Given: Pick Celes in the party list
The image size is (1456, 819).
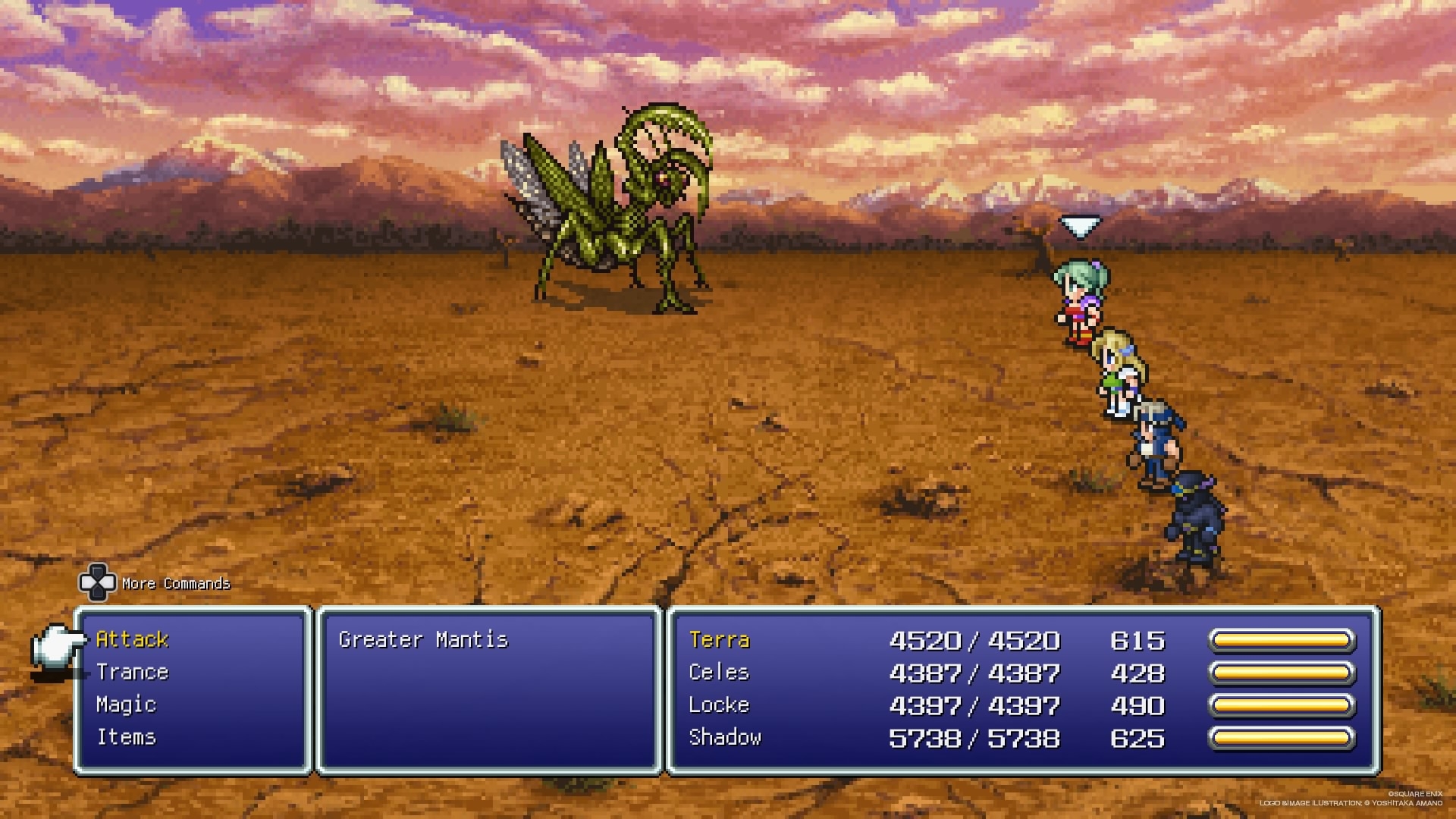Looking at the screenshot, I should (x=719, y=673).
